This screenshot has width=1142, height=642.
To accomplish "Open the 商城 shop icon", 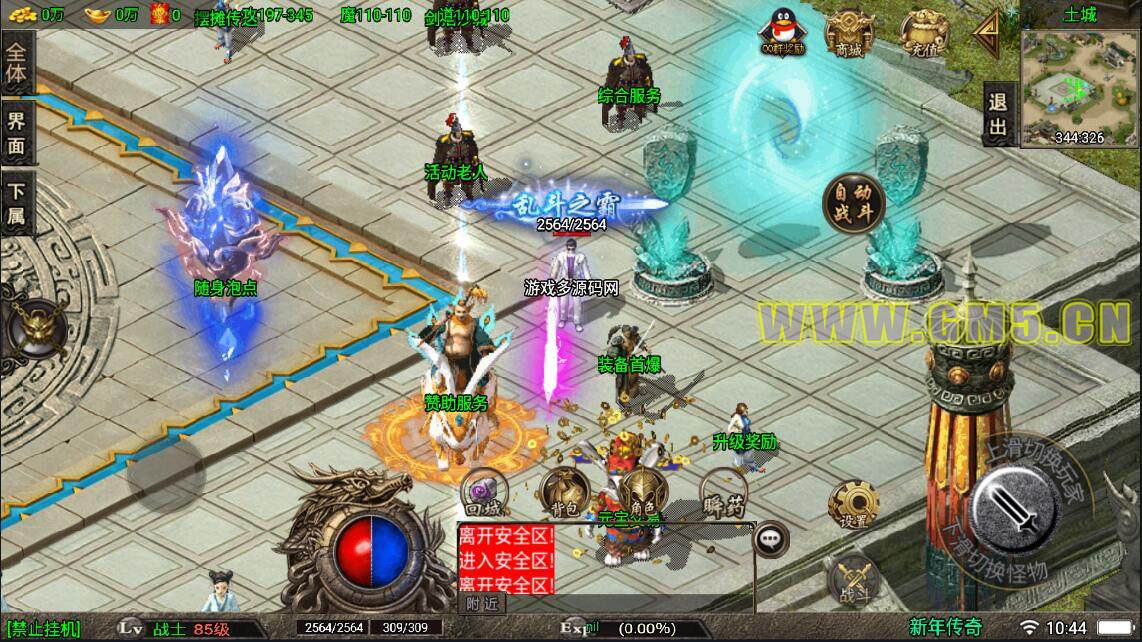I will (845, 34).
